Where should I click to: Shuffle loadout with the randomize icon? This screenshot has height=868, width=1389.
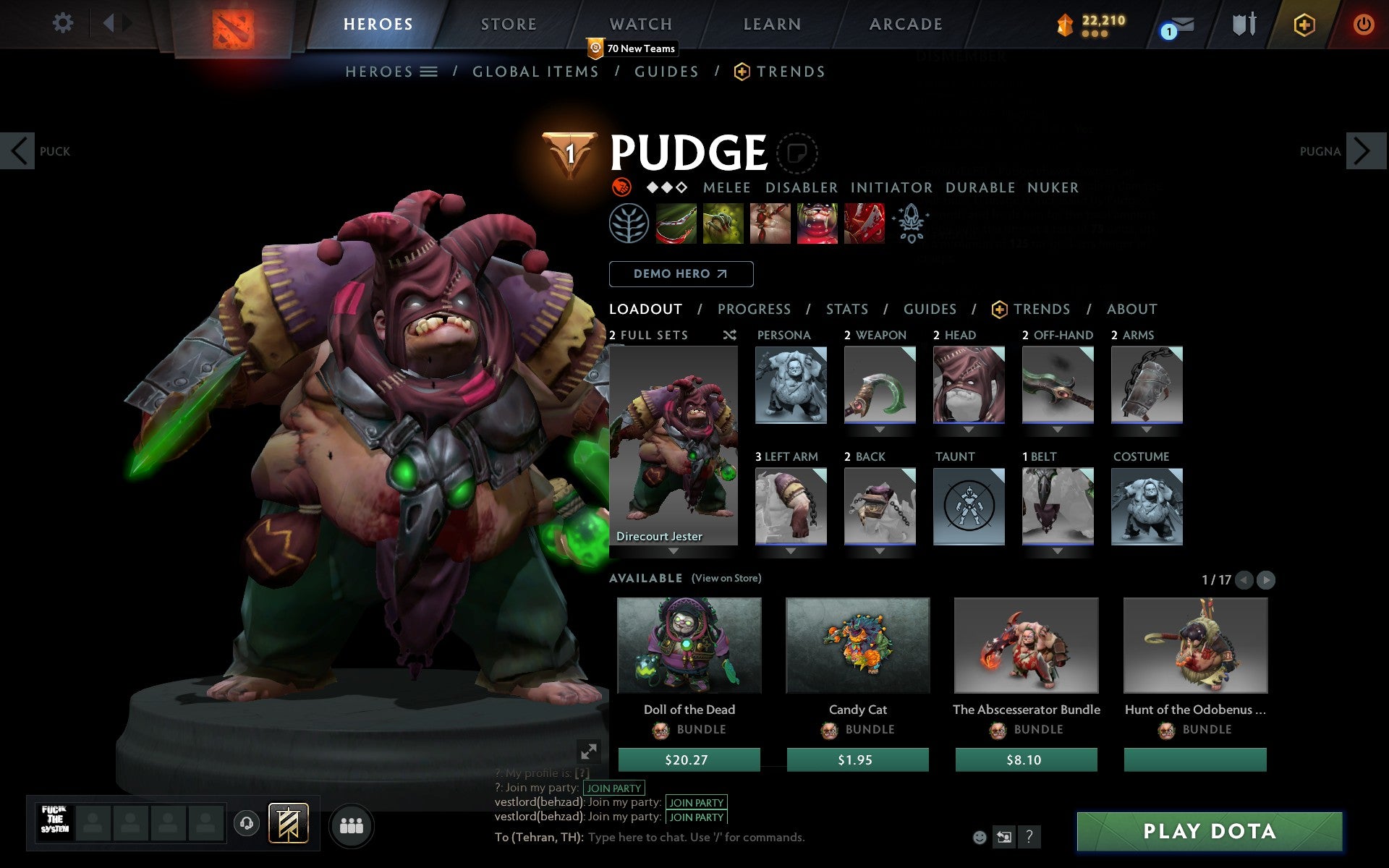point(729,335)
